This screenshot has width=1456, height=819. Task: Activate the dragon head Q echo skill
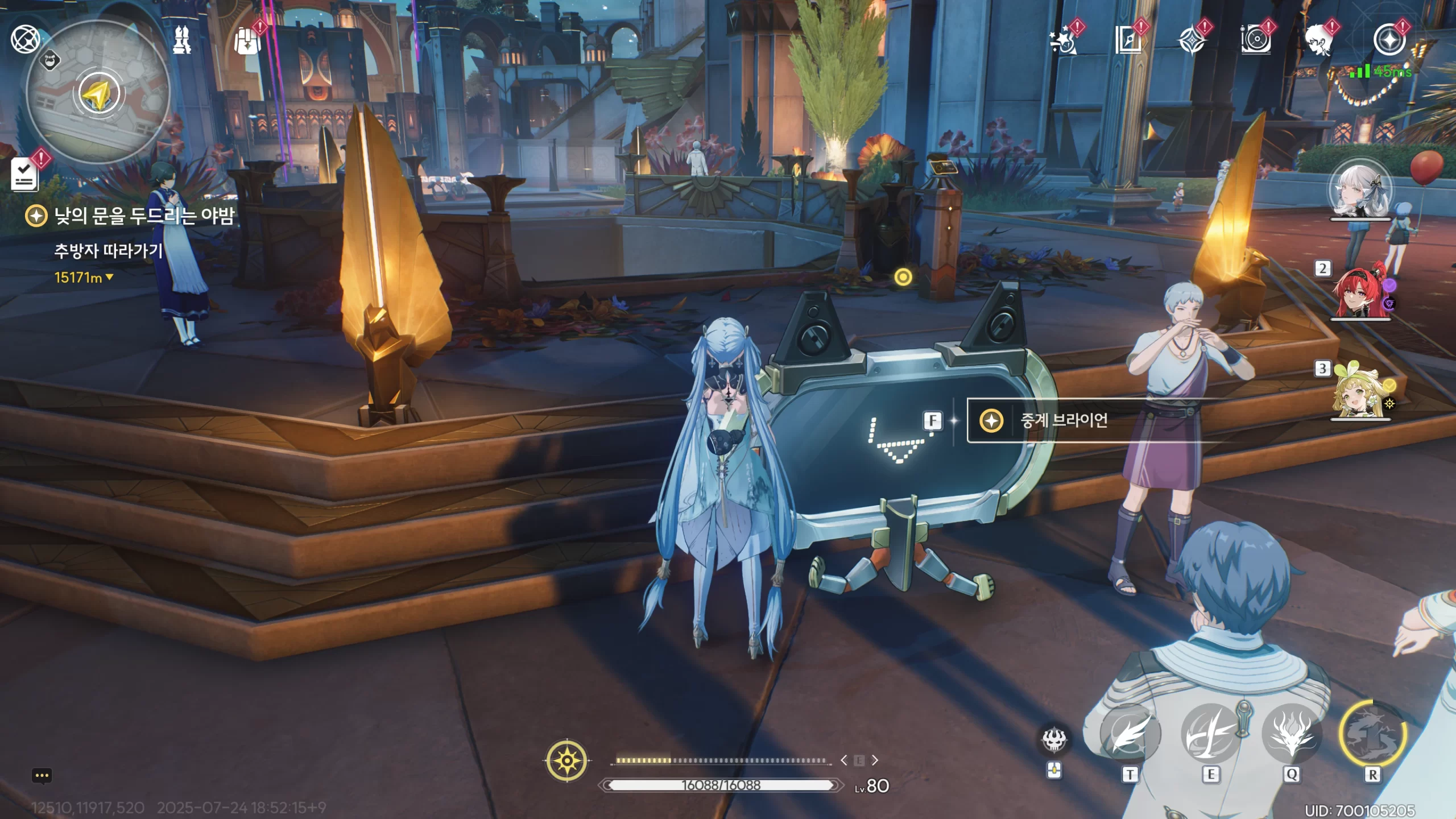click(x=1292, y=734)
